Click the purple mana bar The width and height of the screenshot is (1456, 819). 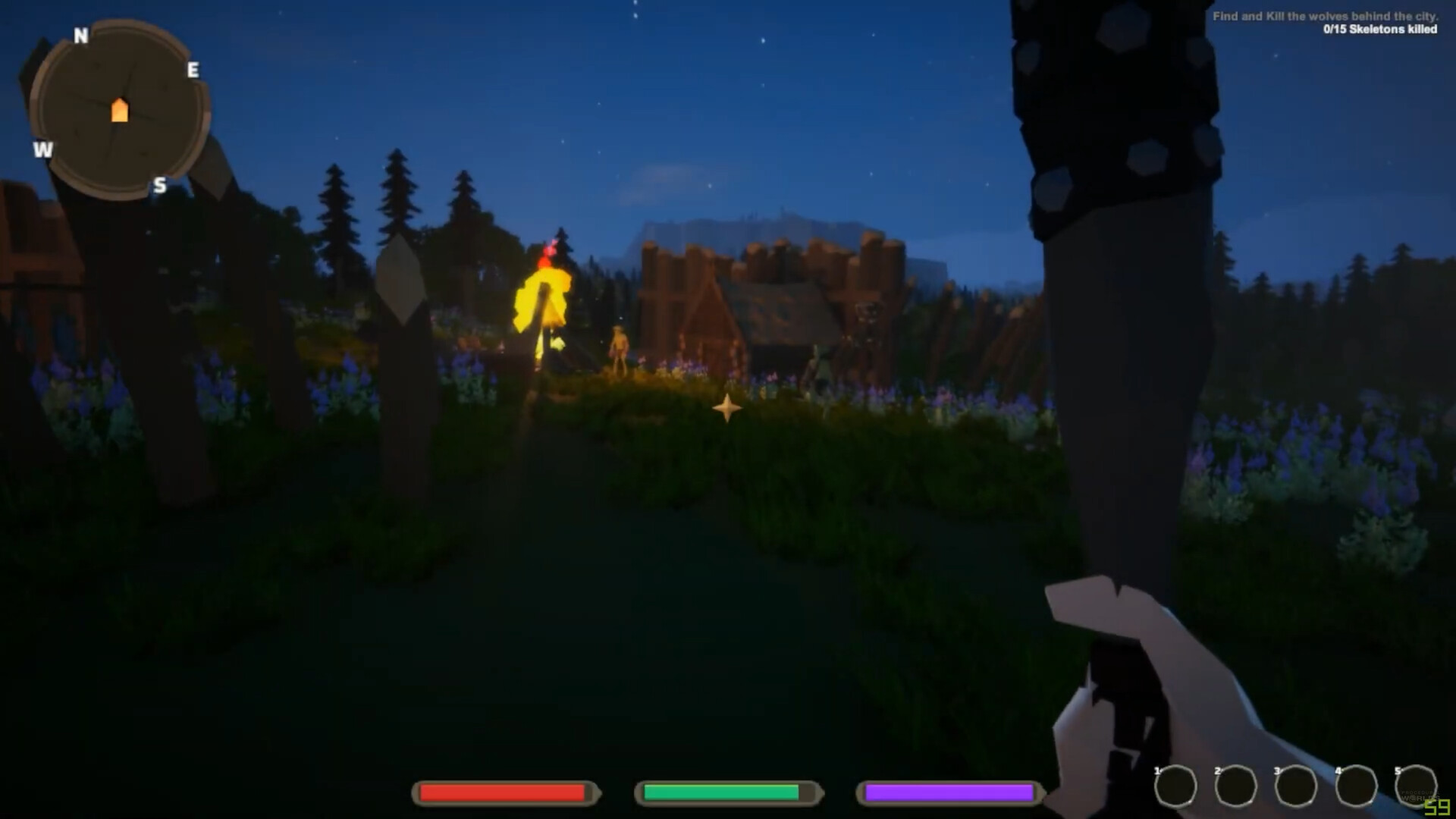pyautogui.click(x=948, y=793)
